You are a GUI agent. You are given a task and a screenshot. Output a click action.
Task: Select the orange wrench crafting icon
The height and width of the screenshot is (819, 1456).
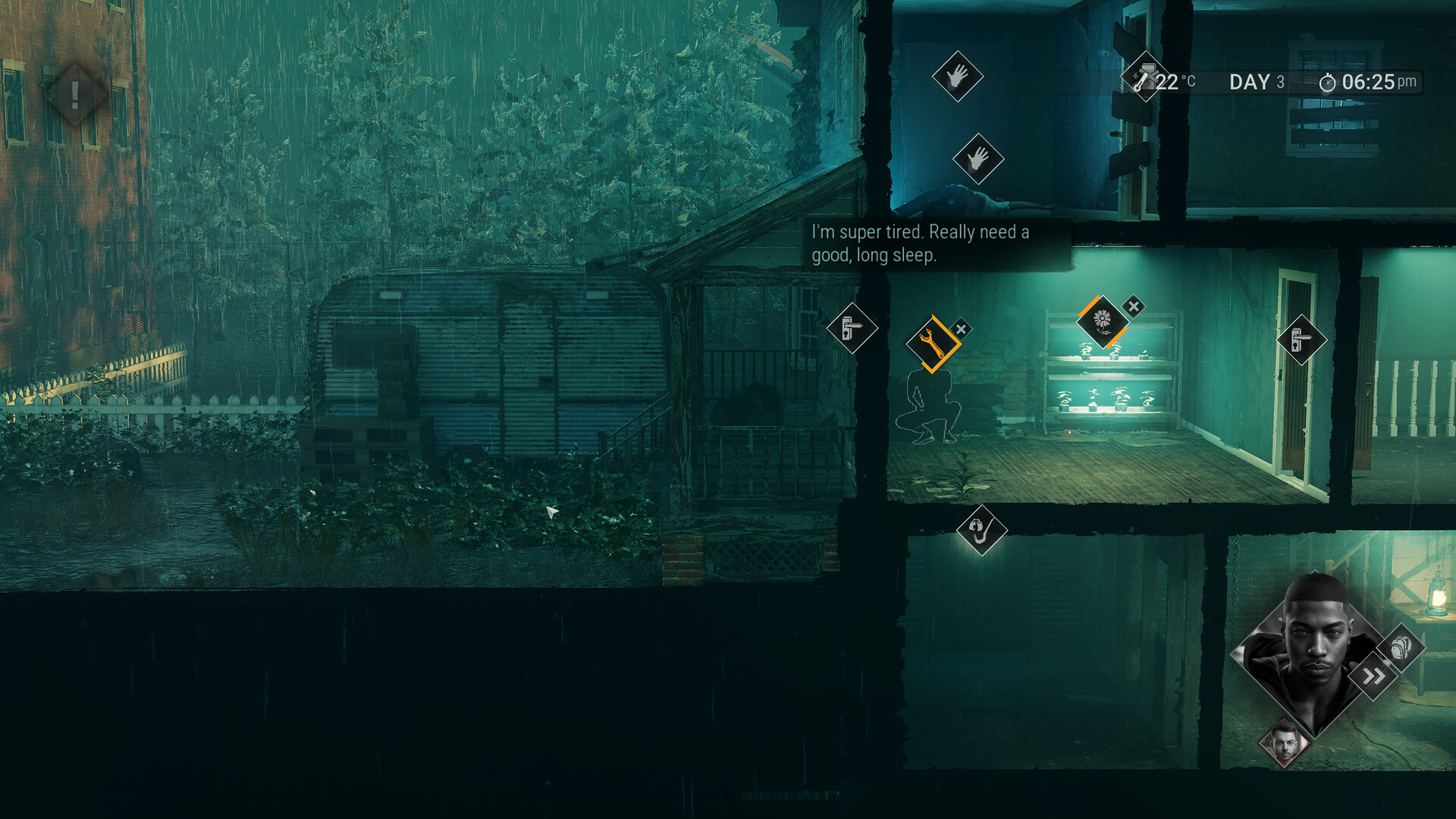tap(932, 344)
